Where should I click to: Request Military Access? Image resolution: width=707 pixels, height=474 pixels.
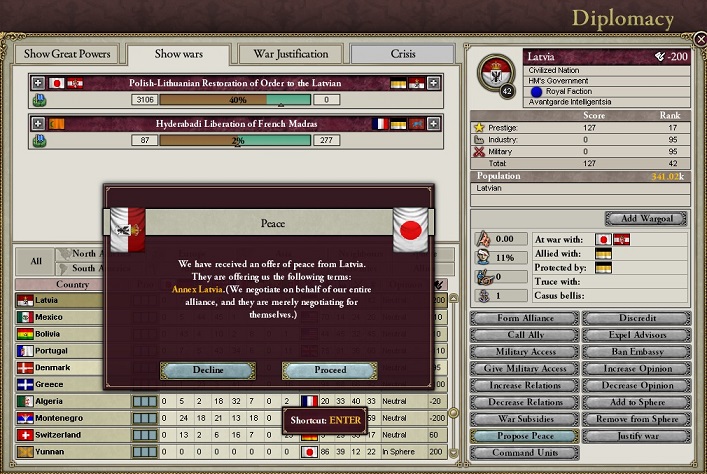point(524,352)
